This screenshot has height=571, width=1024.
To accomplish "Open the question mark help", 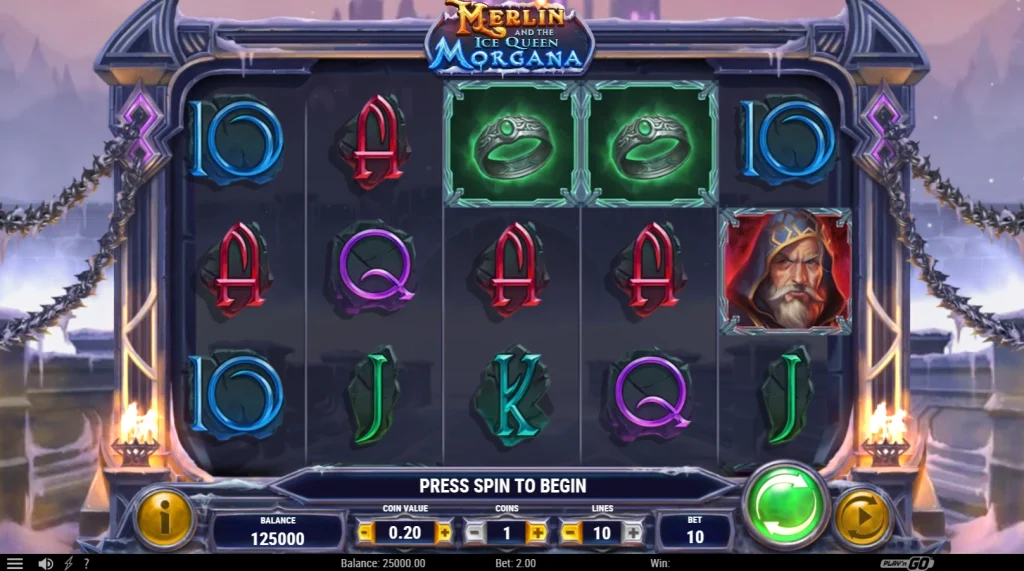I will [86, 564].
